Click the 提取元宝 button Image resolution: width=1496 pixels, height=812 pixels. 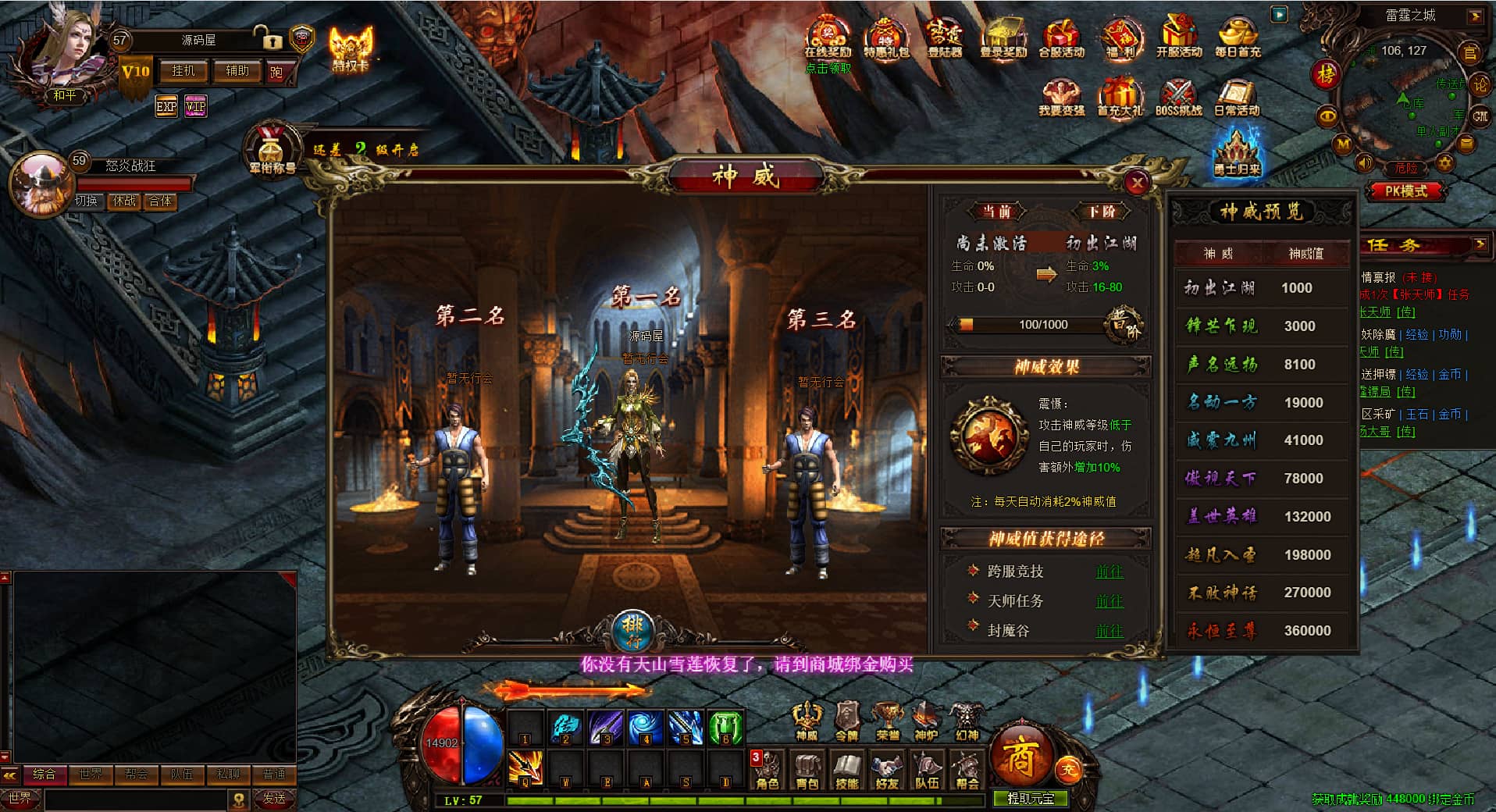click(x=1031, y=798)
